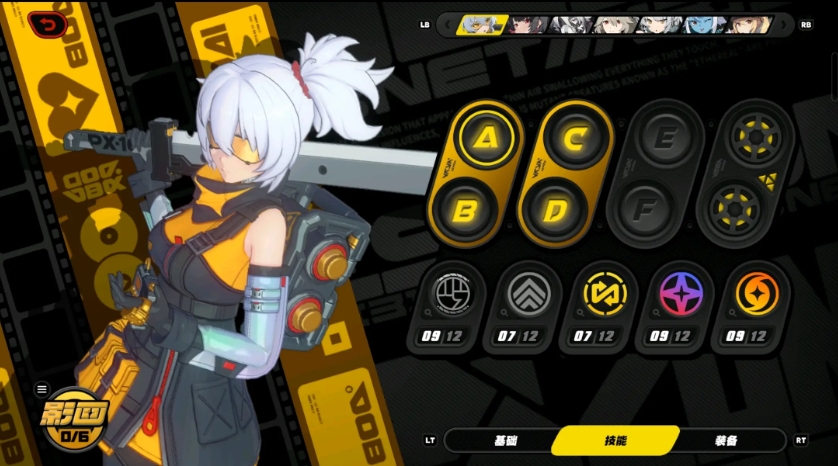Select the core skill node D
This screenshot has height=466, width=838.
(x=552, y=210)
